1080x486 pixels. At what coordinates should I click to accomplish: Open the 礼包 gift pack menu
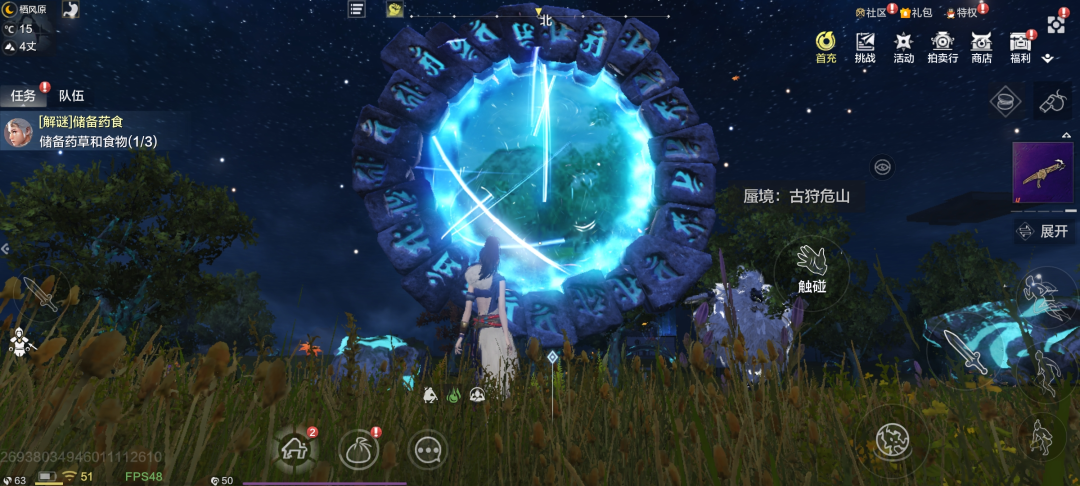click(916, 13)
